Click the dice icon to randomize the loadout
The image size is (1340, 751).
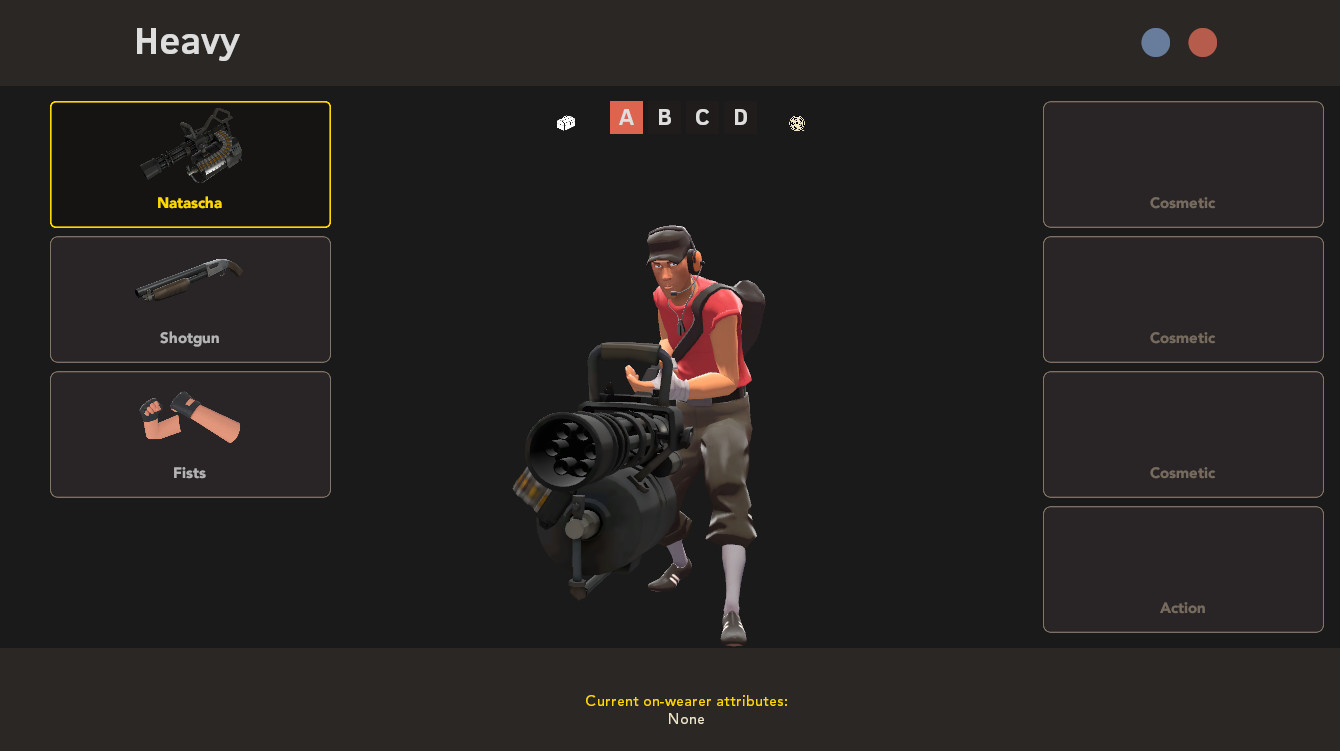click(796, 123)
